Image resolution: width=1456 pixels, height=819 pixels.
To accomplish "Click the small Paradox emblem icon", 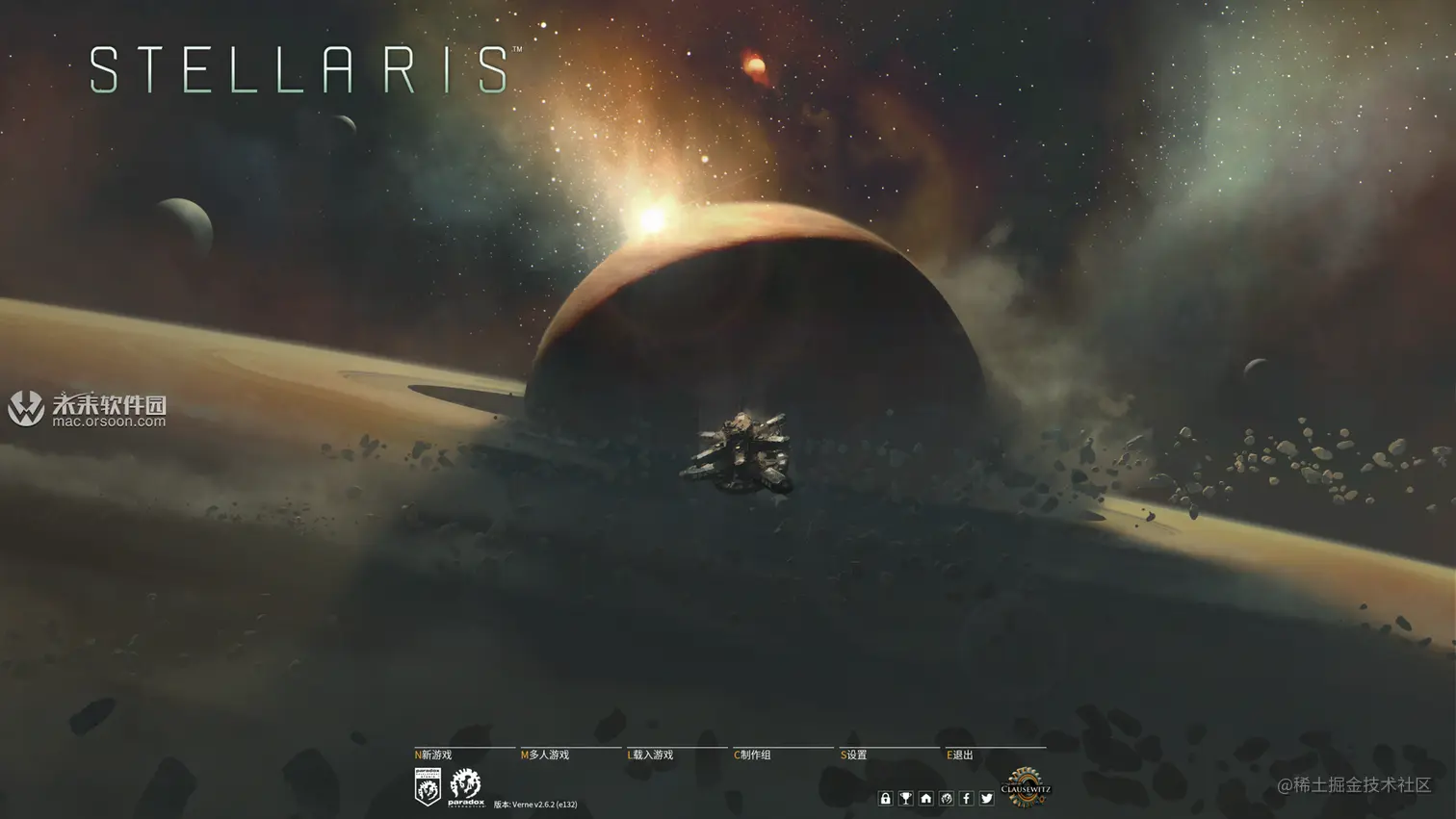I will click(947, 799).
